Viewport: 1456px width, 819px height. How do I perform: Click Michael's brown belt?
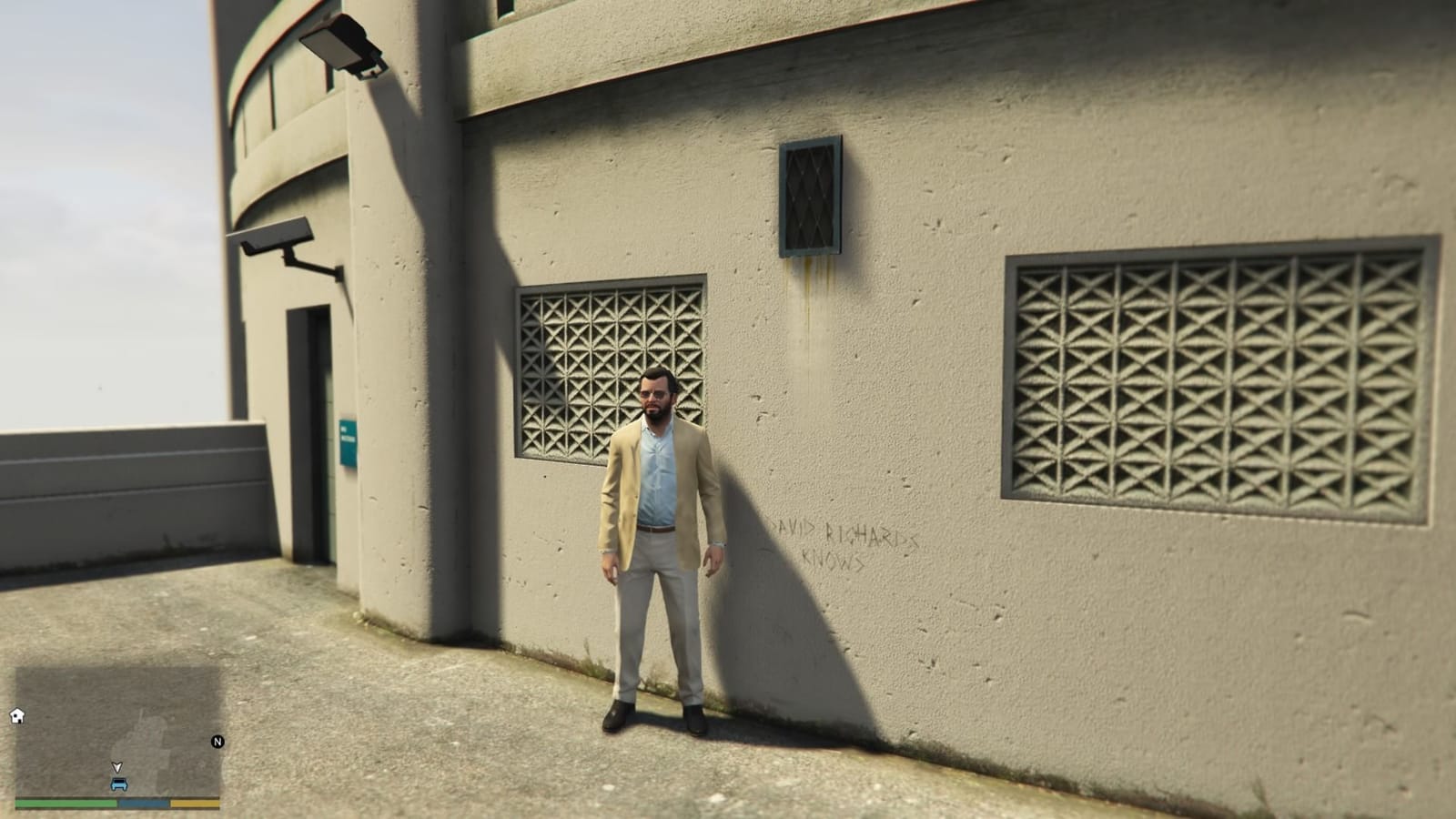pyautogui.click(x=657, y=528)
